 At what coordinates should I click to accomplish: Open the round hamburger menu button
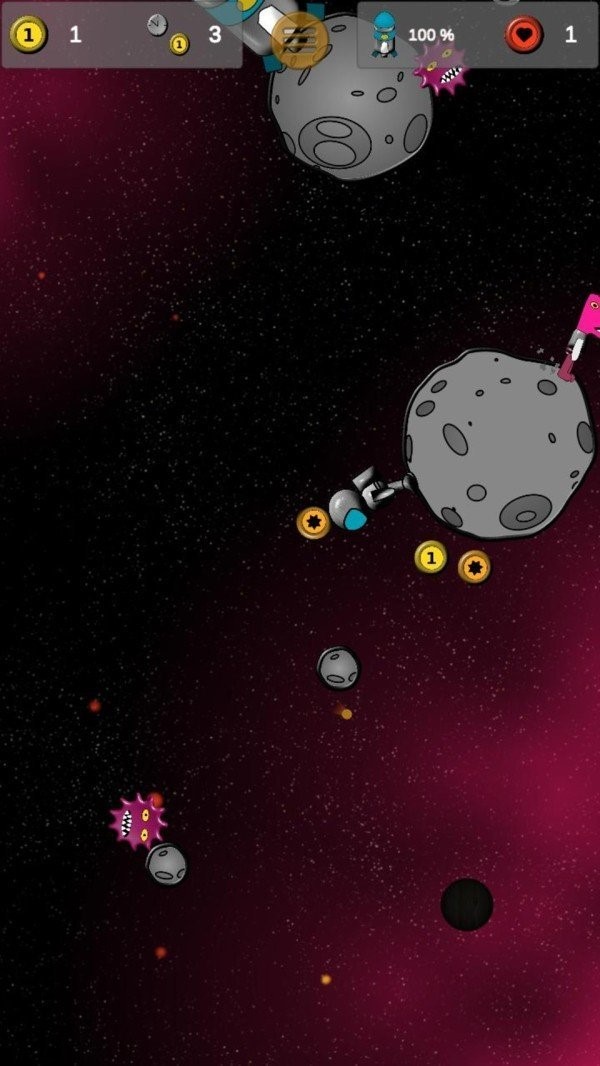click(299, 40)
